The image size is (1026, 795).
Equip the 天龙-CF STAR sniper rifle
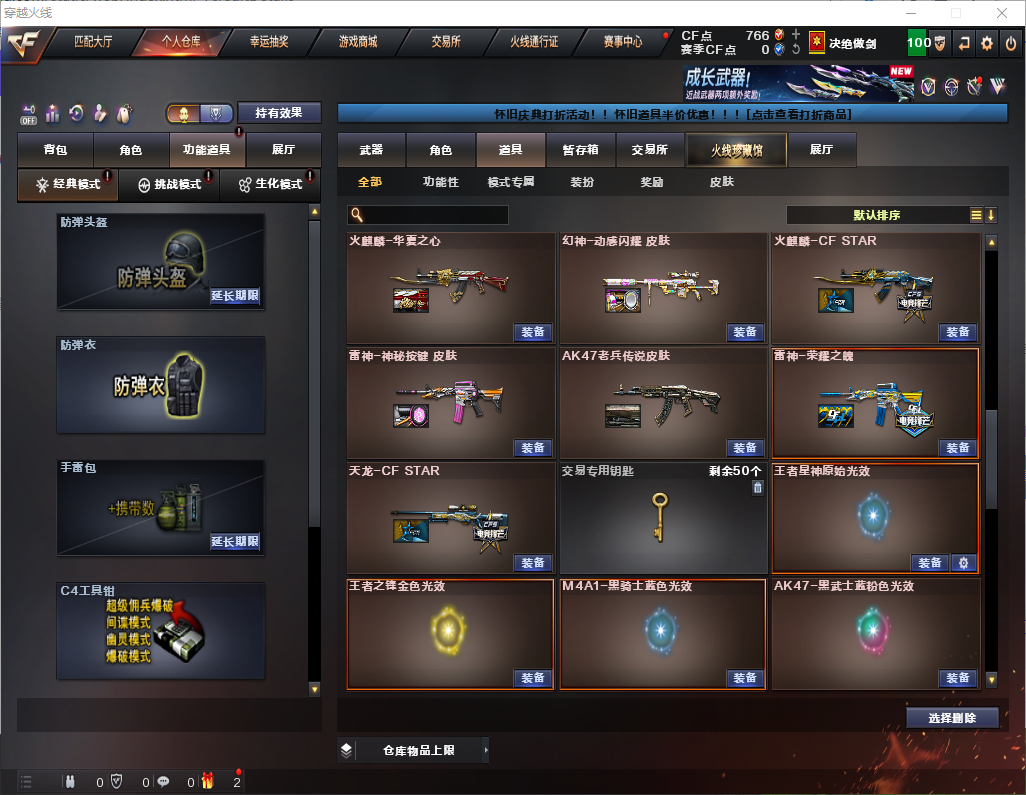(x=533, y=563)
